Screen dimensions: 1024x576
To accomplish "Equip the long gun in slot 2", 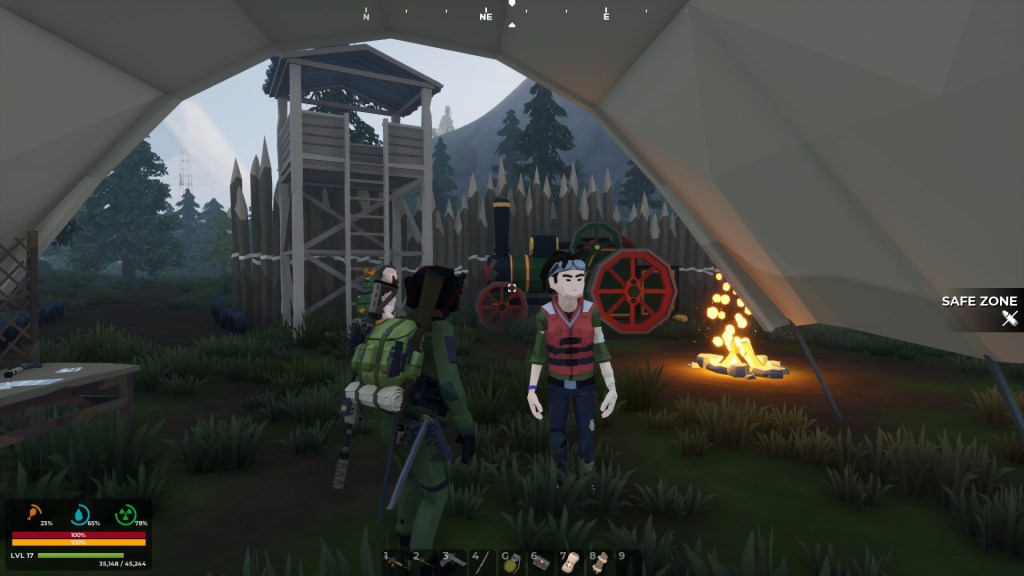I will (x=424, y=561).
